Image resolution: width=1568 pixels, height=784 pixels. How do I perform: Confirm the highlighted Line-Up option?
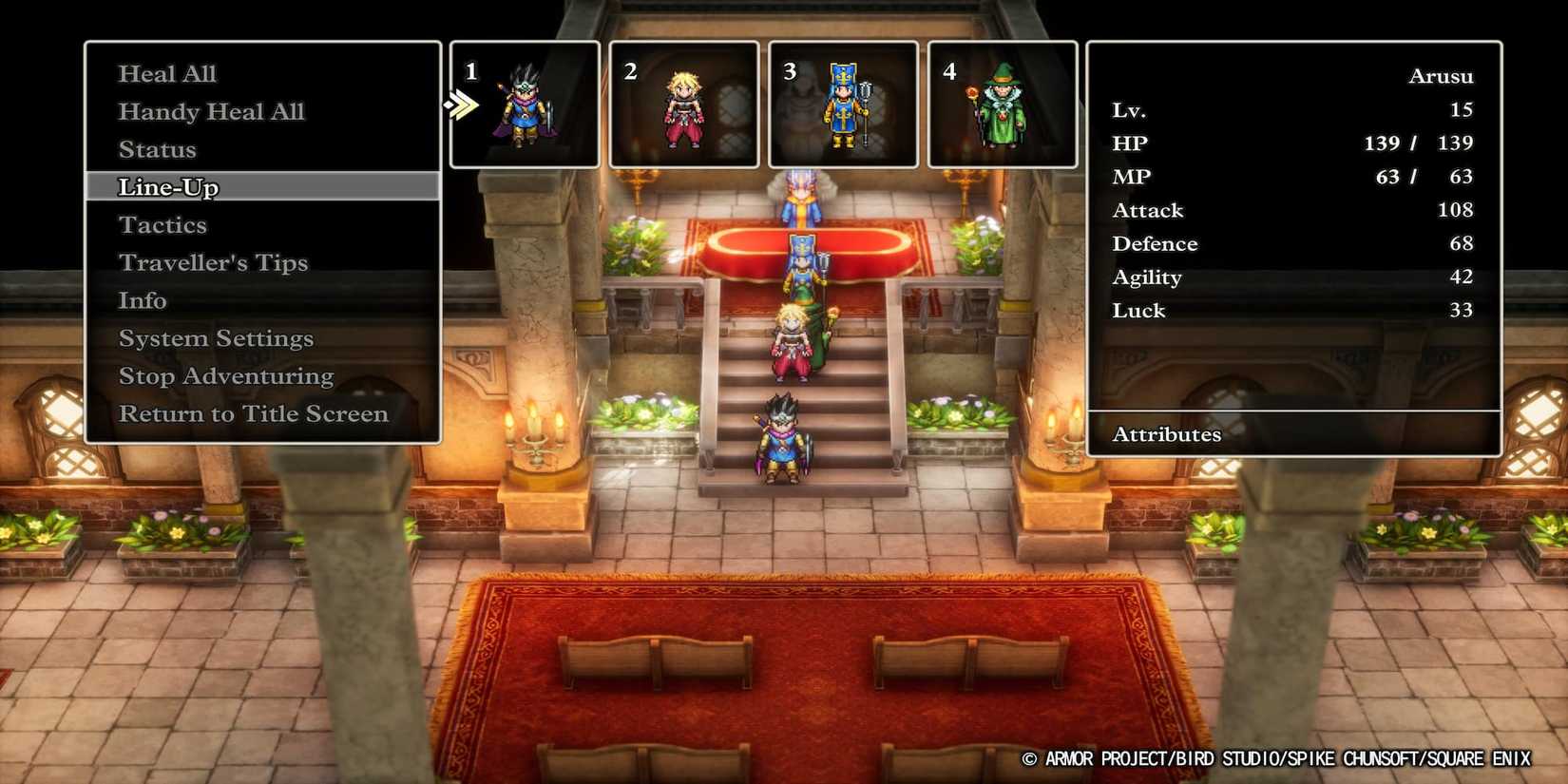(168, 187)
